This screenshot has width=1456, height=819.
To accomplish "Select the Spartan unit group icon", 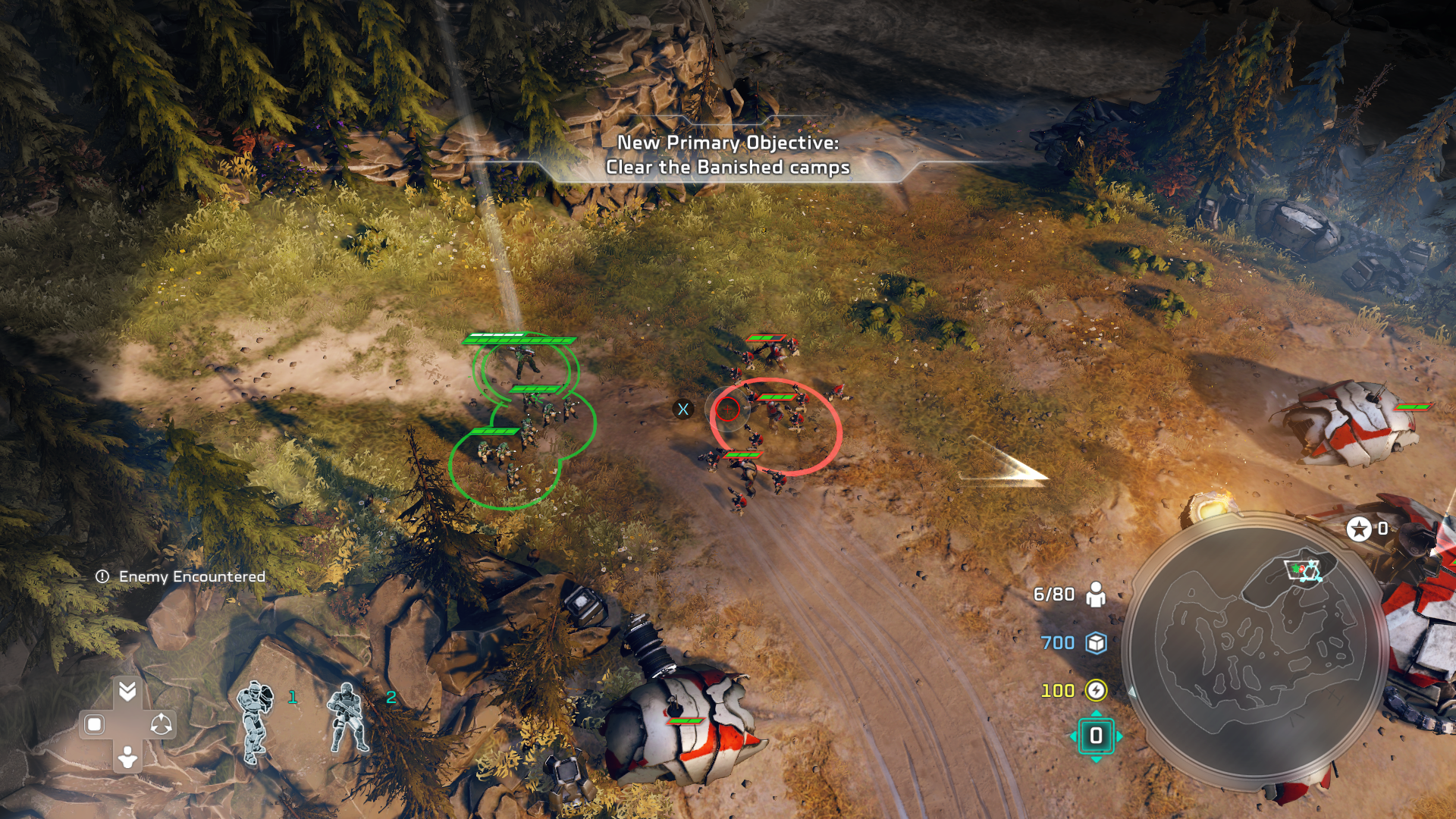I will tap(256, 720).
